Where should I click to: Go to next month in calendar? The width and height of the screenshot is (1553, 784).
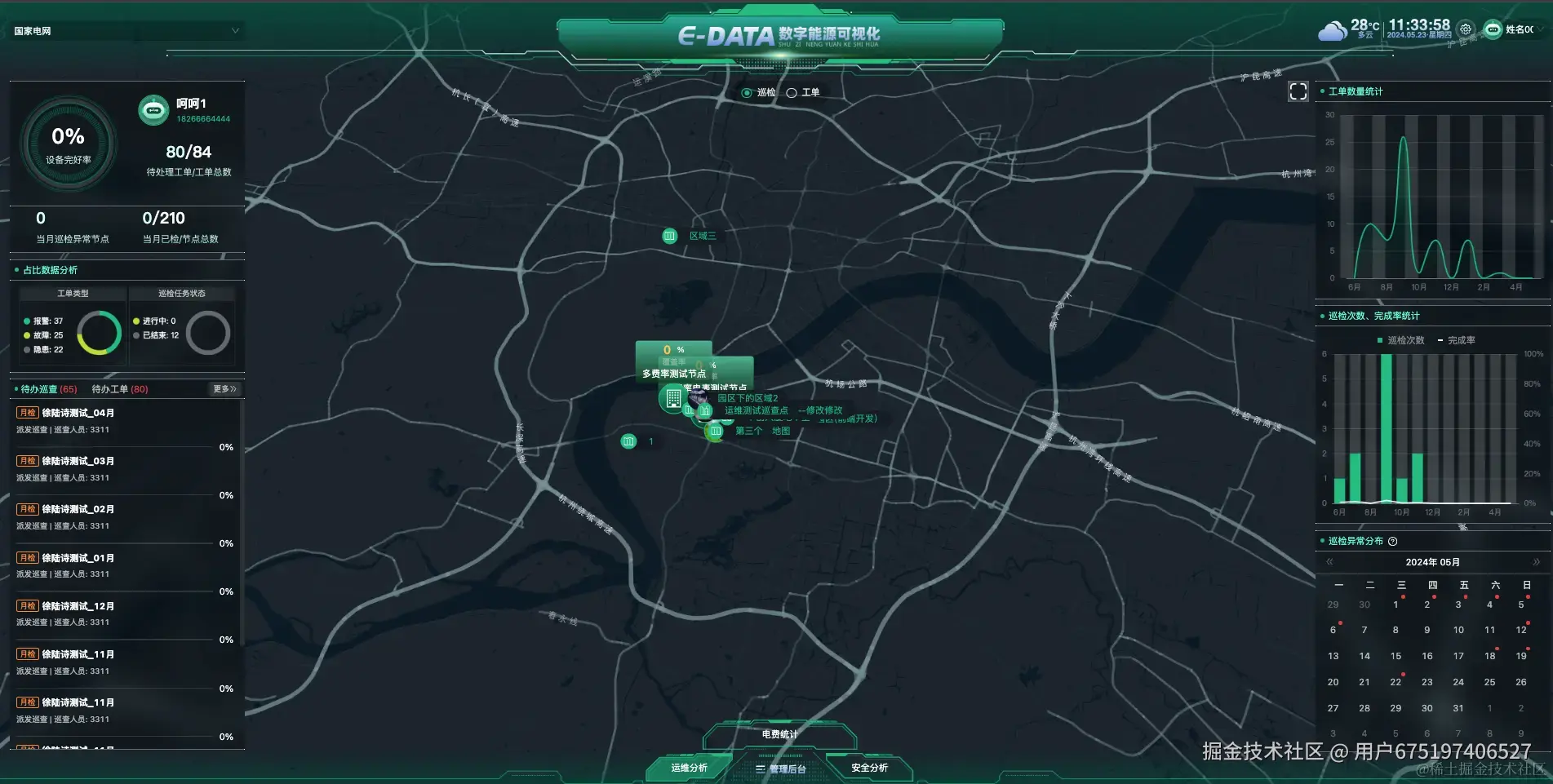[1536, 562]
